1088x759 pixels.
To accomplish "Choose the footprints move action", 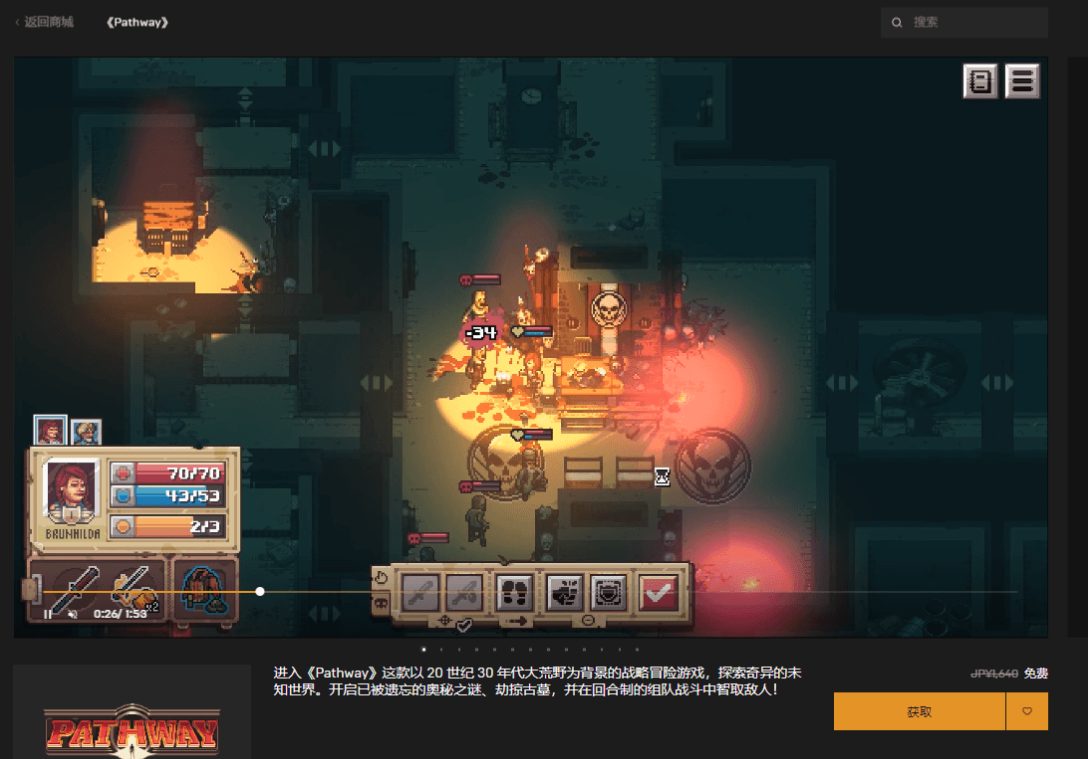I will click(x=514, y=592).
